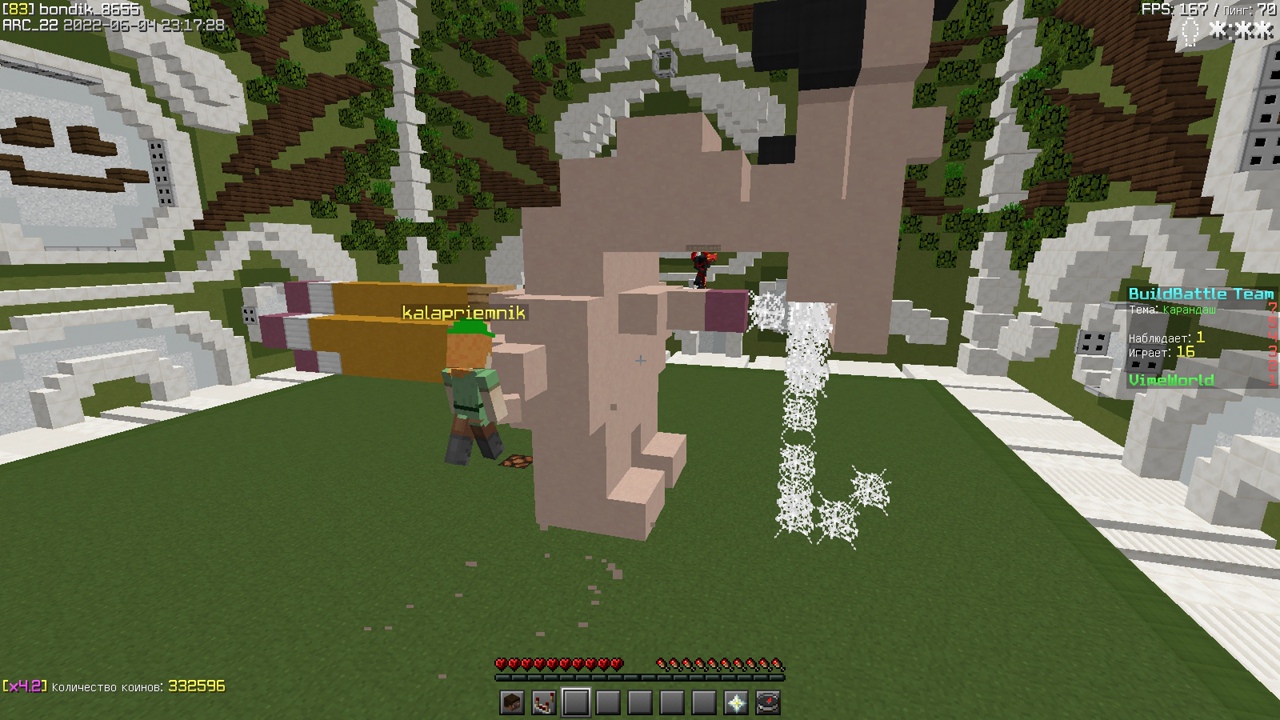Select the armor stand item in the hotbar
The width and height of the screenshot is (1280, 720).
coord(542,703)
